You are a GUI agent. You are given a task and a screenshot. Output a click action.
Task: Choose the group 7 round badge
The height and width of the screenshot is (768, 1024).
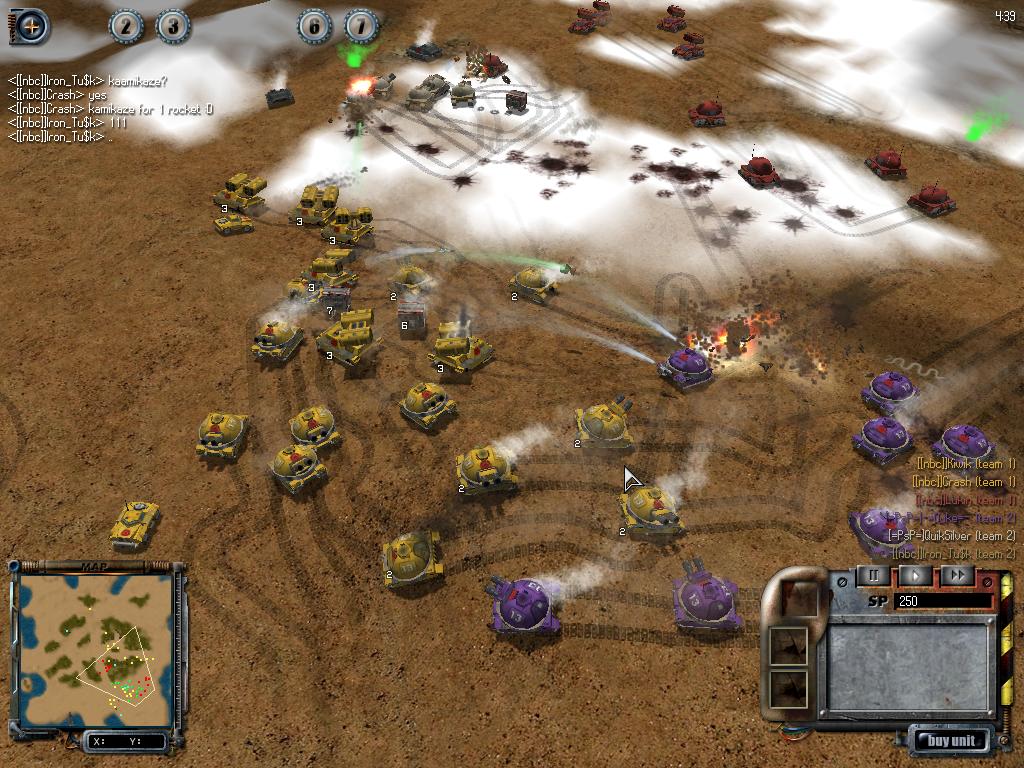pyautogui.click(x=361, y=27)
